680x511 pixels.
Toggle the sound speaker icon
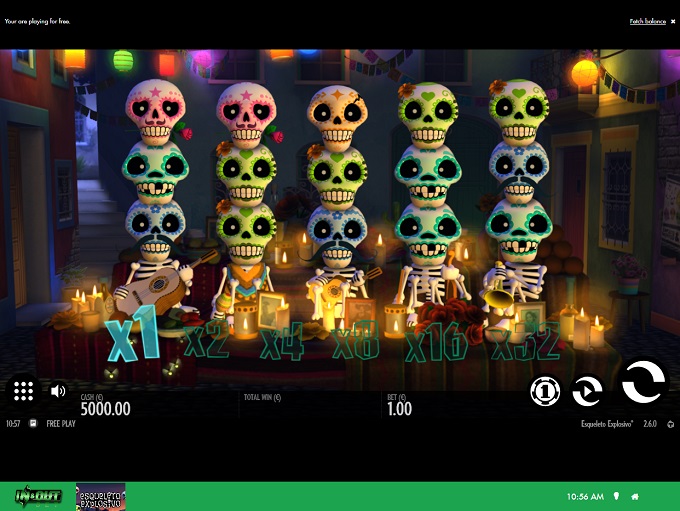(58, 391)
